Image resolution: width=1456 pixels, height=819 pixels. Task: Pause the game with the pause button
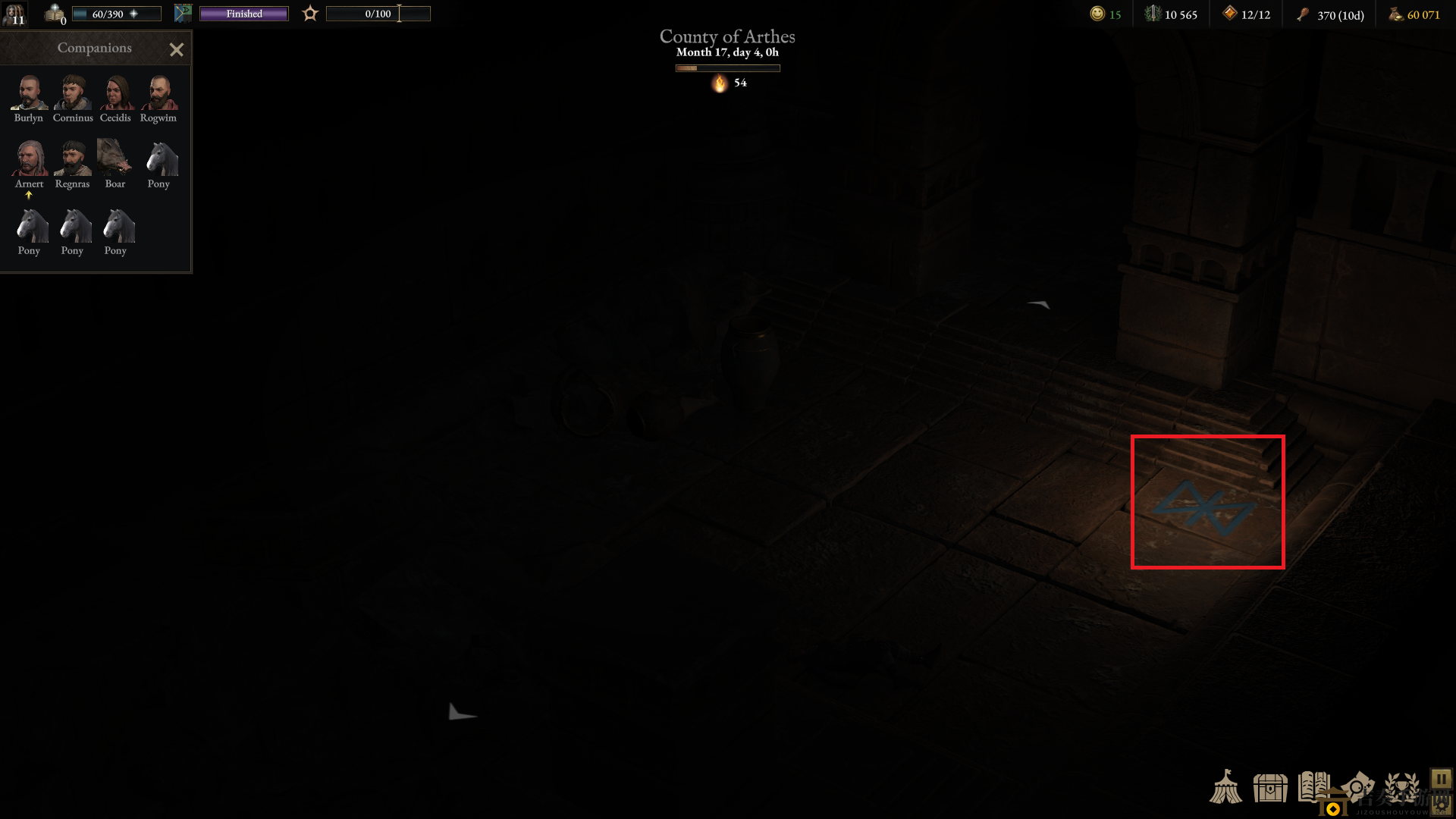point(1441,780)
